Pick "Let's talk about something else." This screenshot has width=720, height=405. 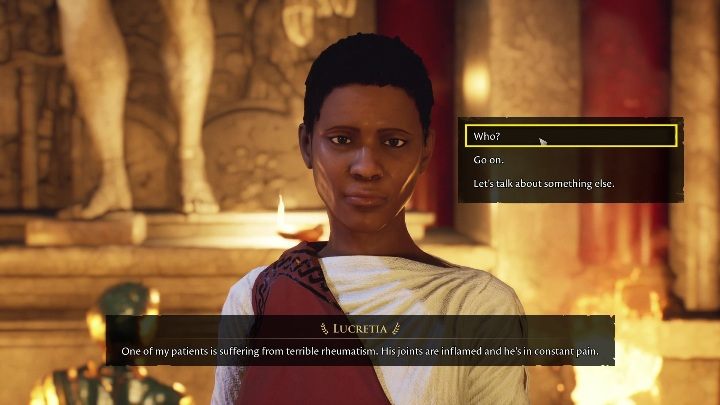click(543, 184)
